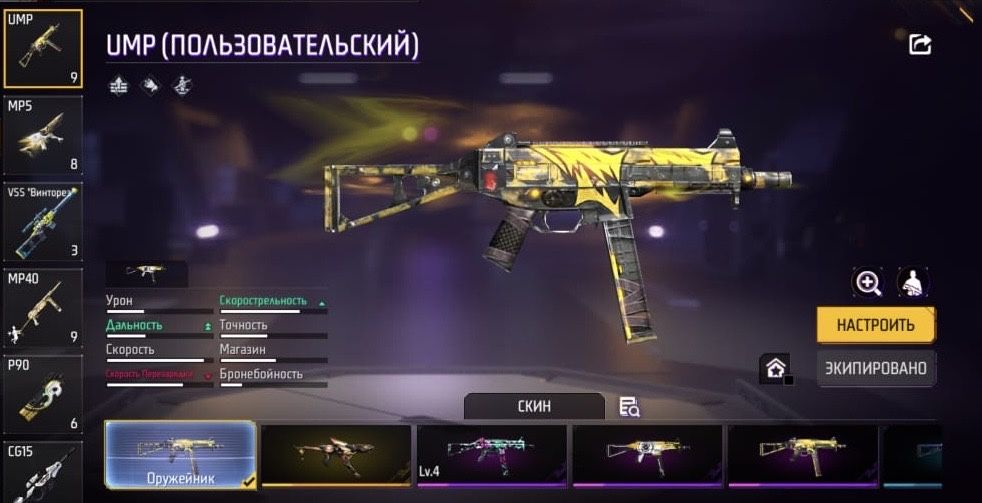Open the home icon with lock
The image size is (982, 503).
pos(775,368)
